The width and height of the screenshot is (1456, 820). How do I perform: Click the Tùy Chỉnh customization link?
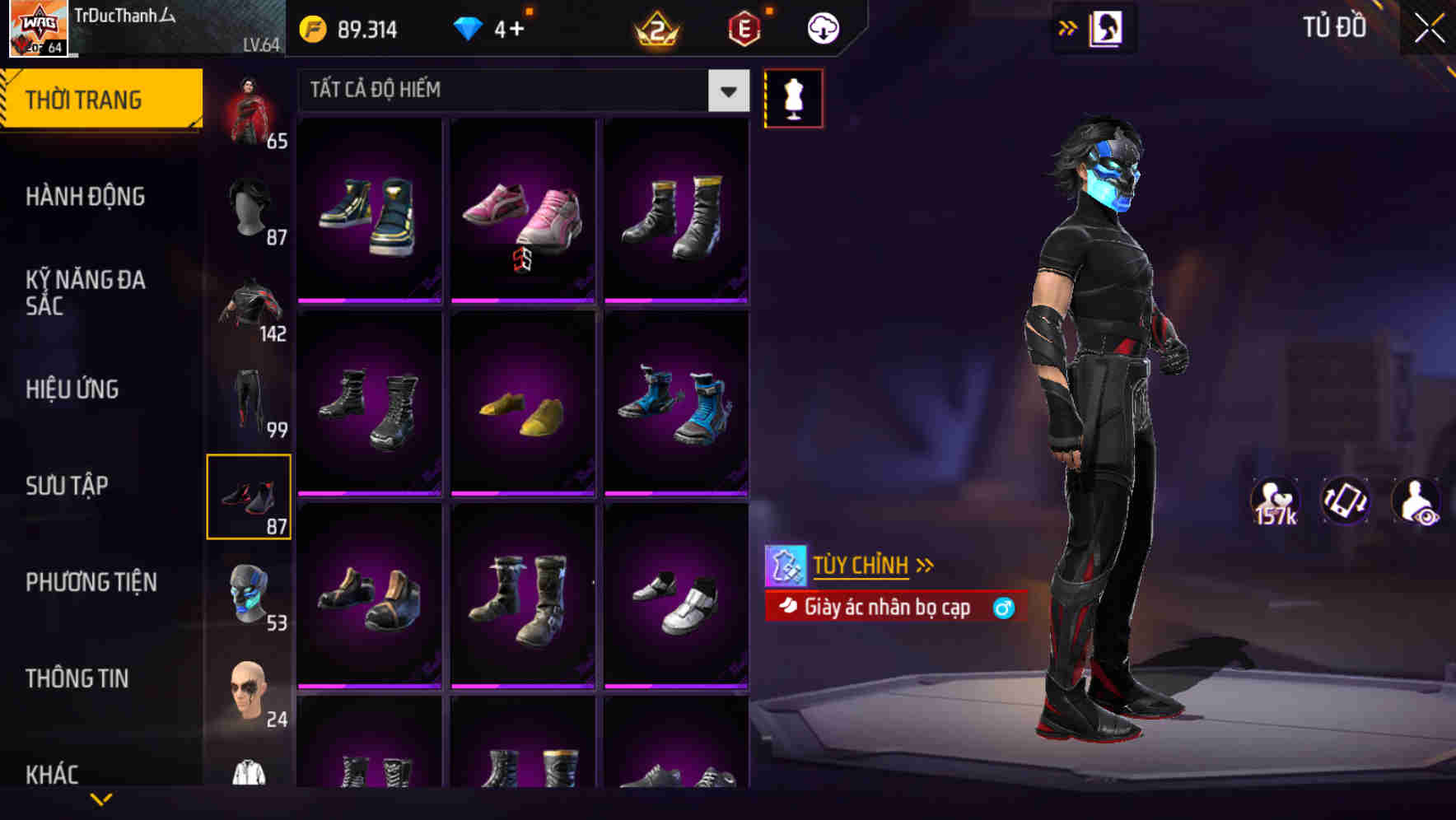(861, 565)
